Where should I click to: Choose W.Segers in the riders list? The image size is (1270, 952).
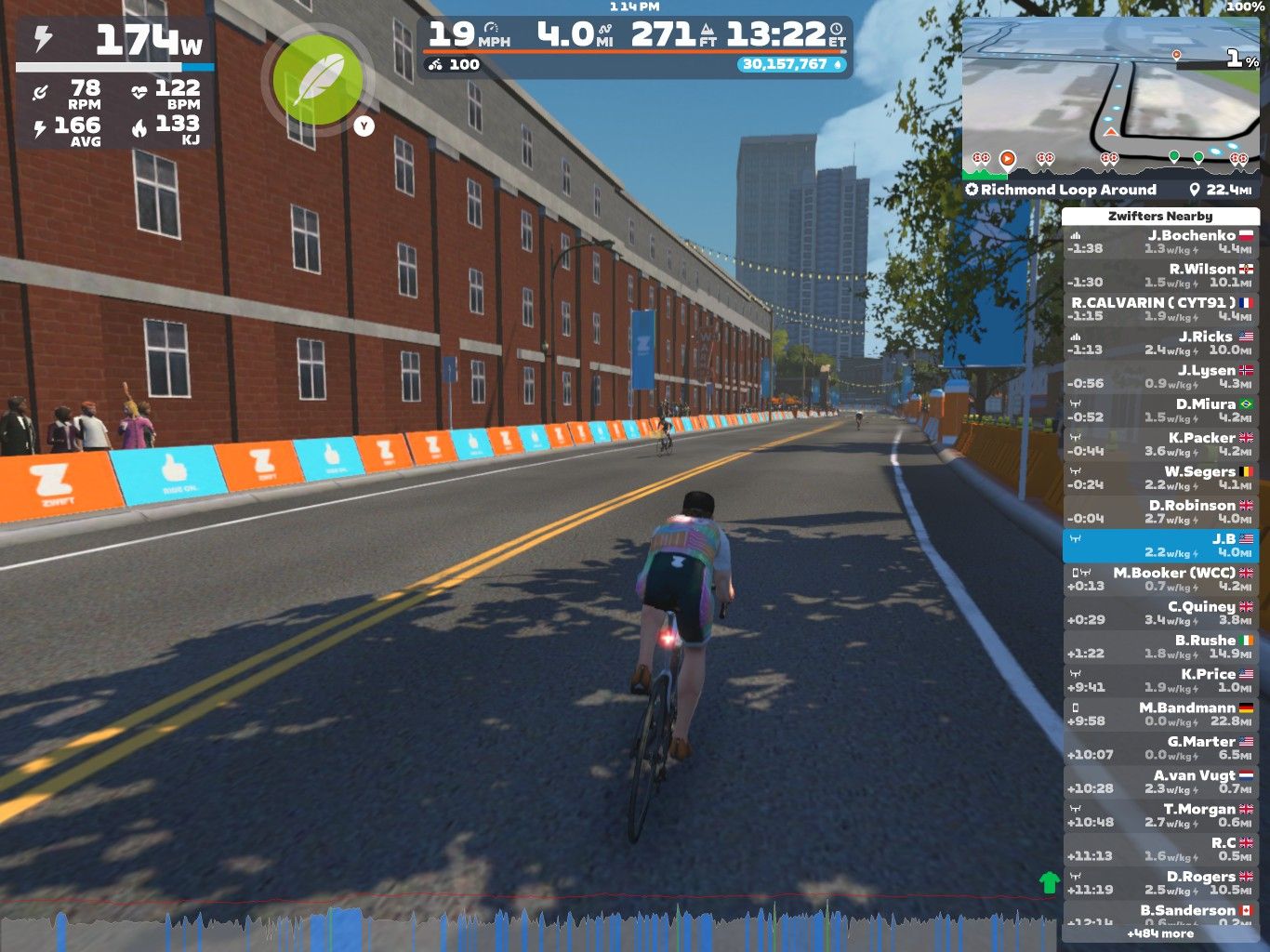pos(1160,478)
